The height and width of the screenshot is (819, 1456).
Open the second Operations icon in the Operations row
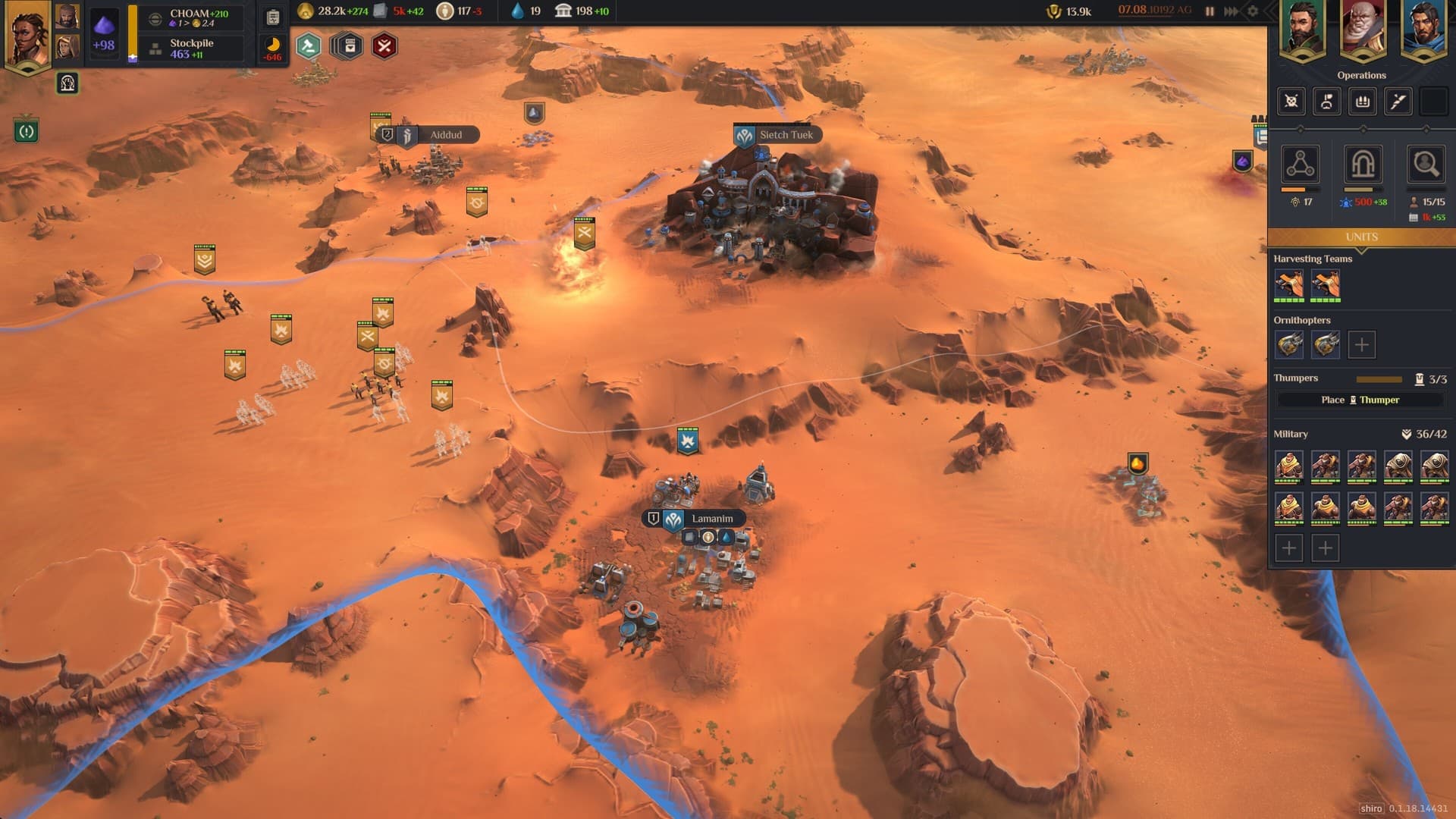coord(1326,101)
